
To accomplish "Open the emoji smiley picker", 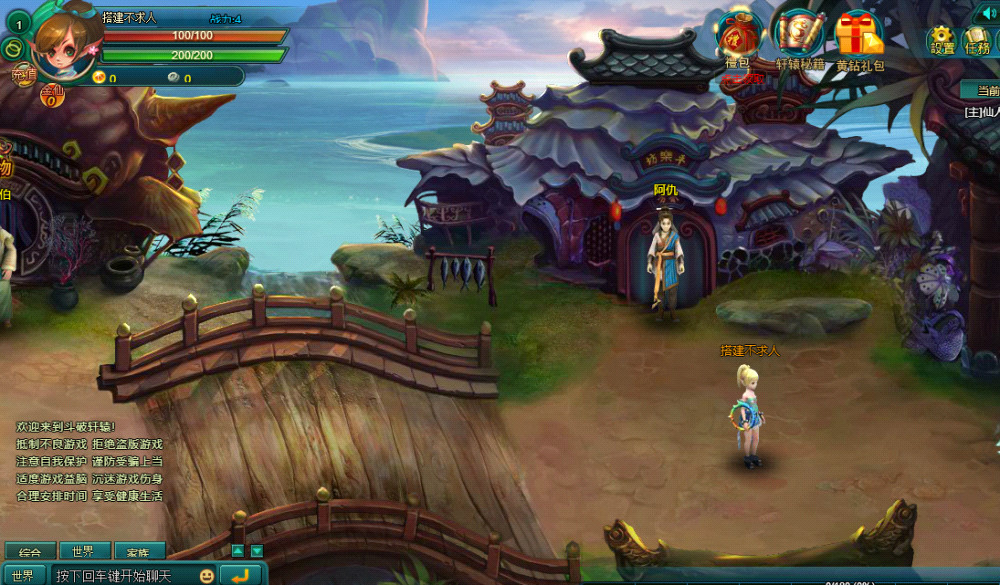I will (206, 576).
